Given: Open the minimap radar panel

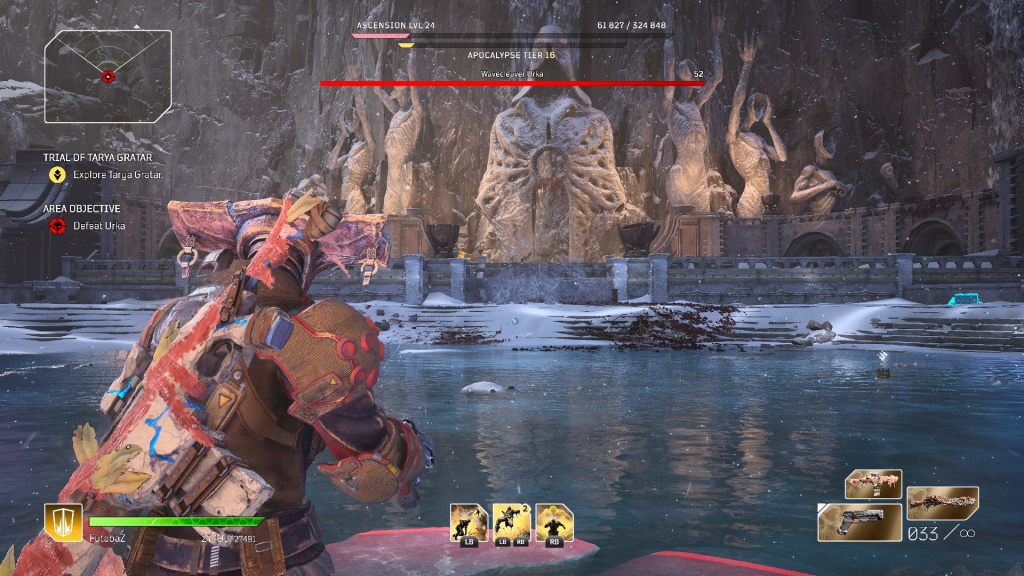Looking at the screenshot, I should click(107, 73).
